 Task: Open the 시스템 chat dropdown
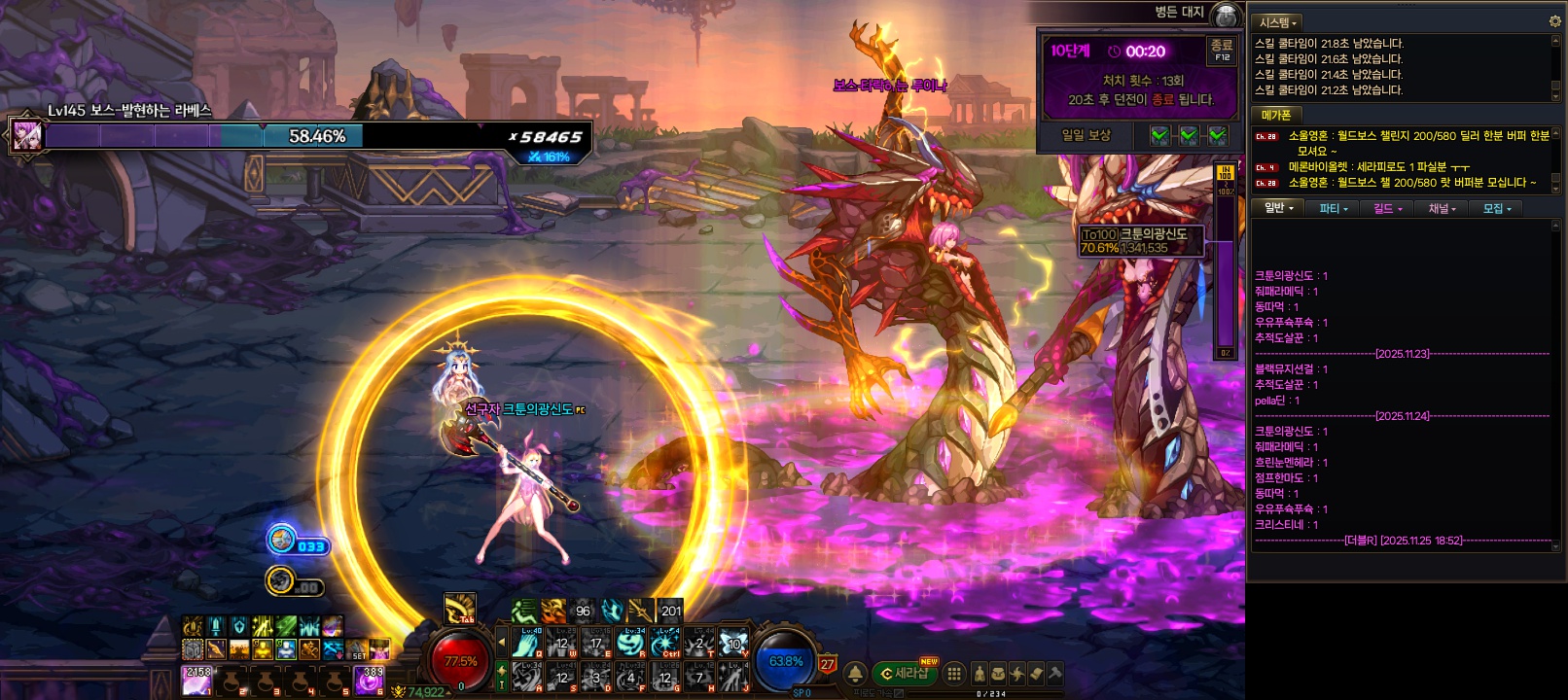pyautogui.click(x=1278, y=22)
